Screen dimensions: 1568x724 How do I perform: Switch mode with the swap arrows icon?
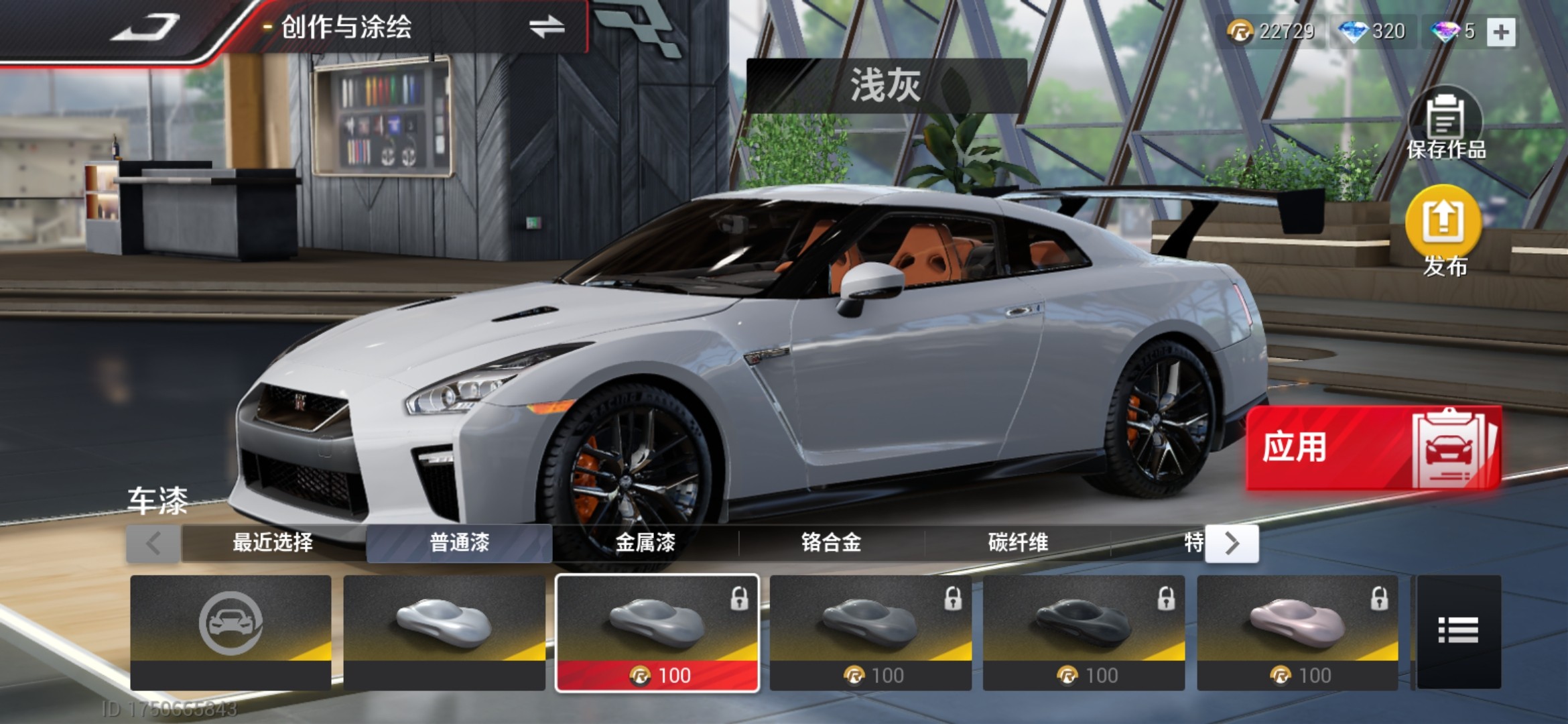(x=547, y=28)
